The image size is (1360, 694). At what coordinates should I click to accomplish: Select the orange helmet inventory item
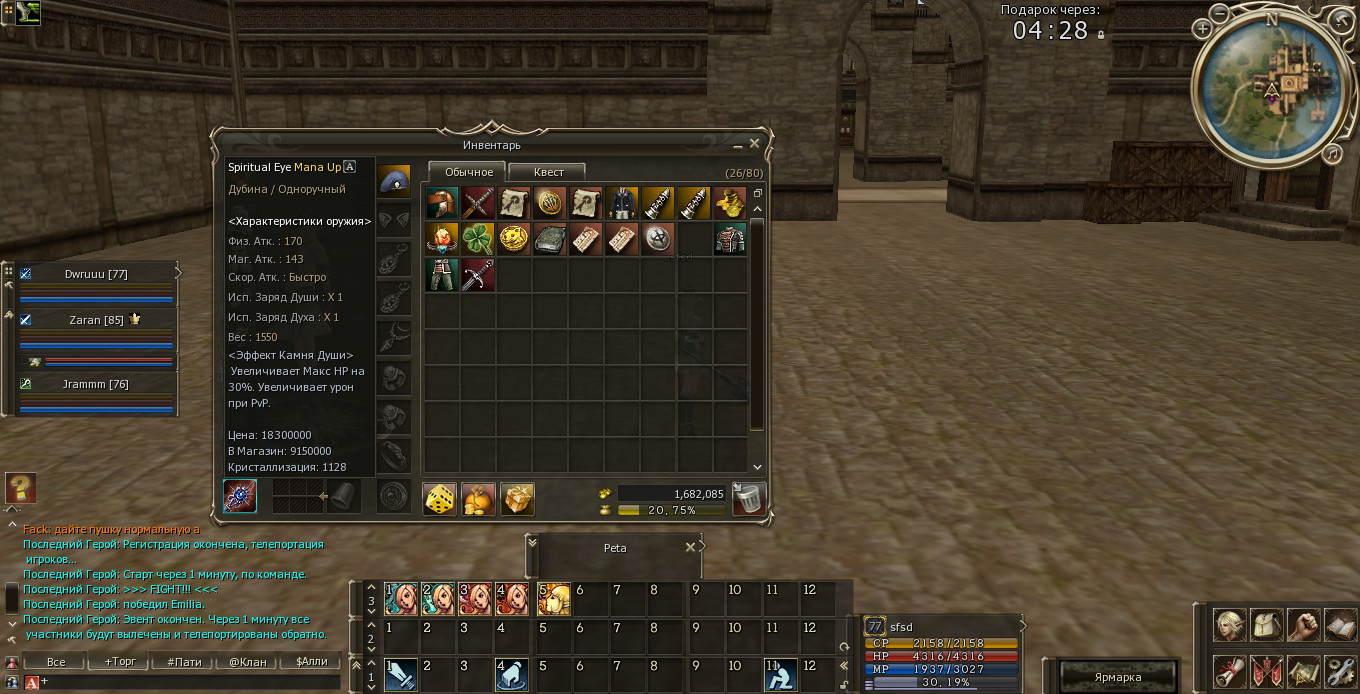(x=441, y=203)
